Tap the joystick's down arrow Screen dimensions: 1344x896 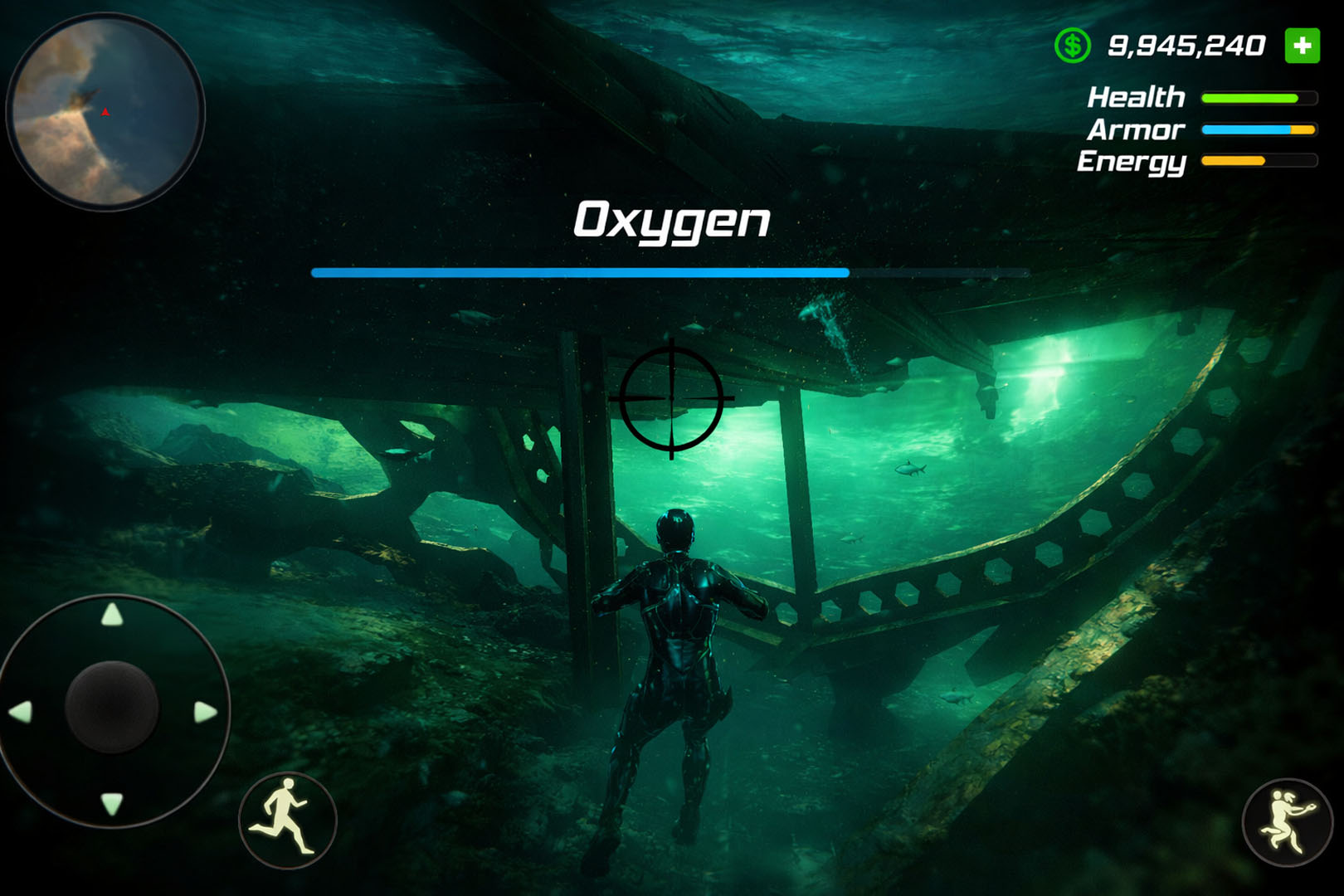tap(112, 803)
